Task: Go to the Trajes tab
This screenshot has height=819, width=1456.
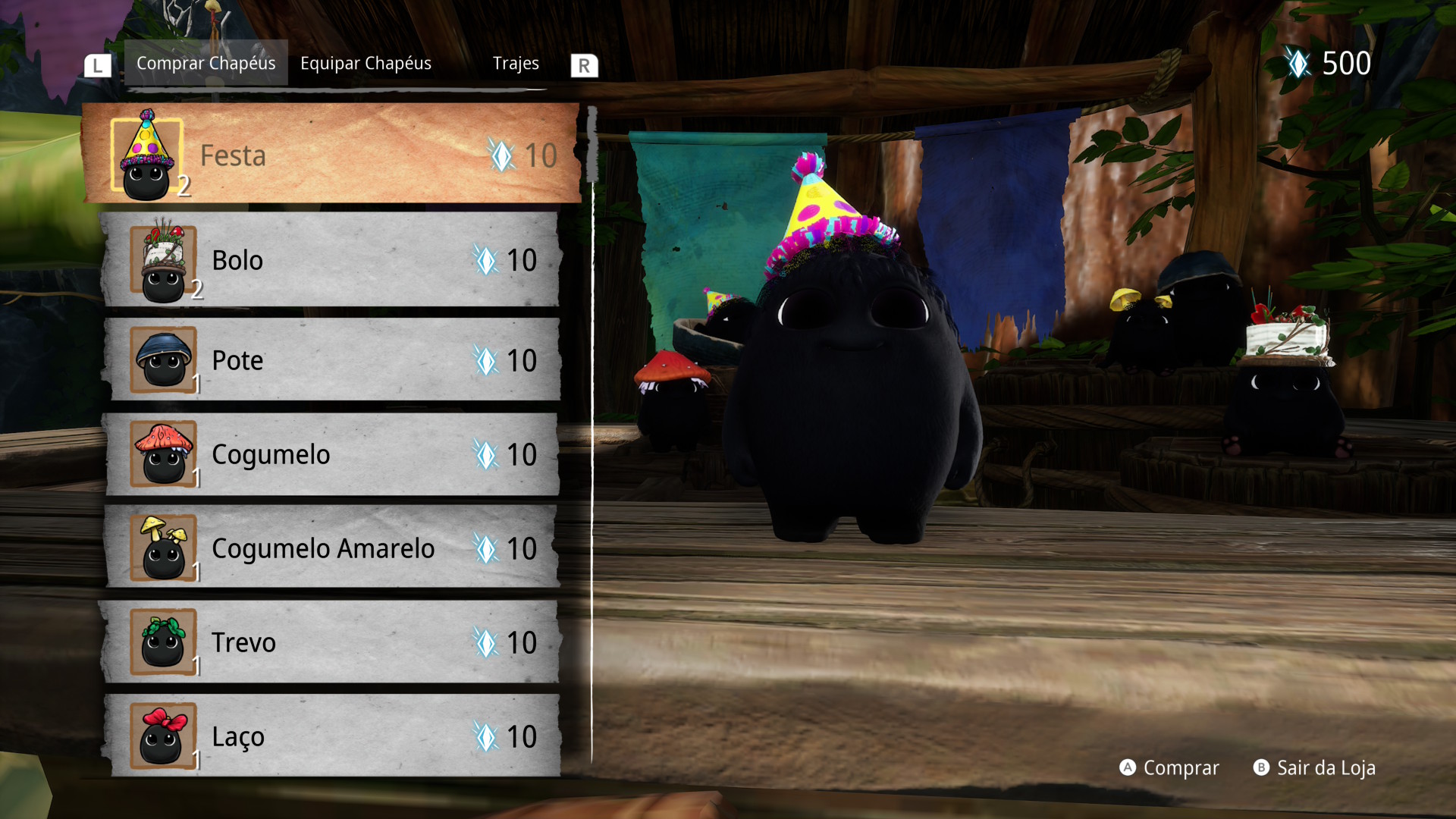Action: pyautogui.click(x=516, y=63)
